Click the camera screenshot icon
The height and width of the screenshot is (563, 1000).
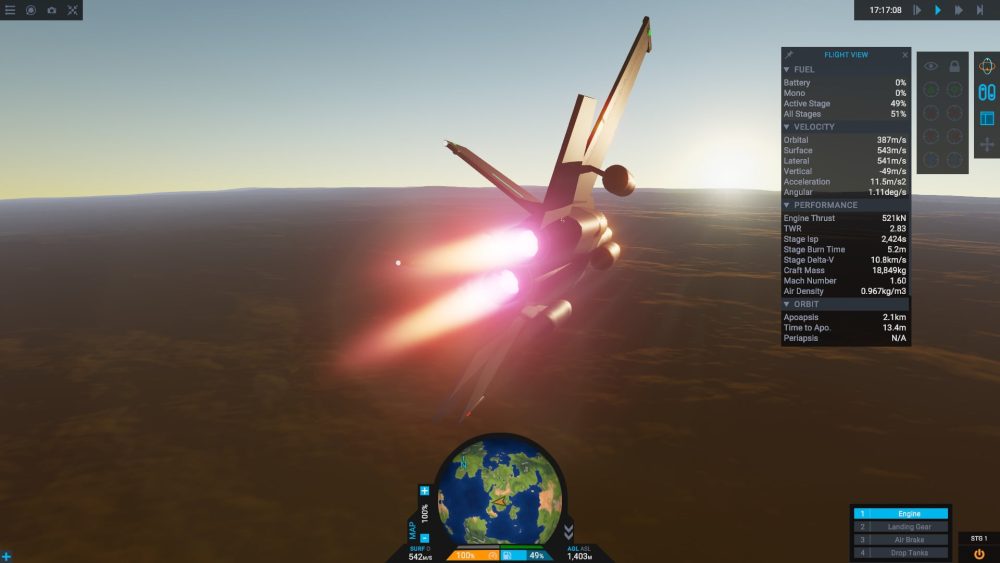pos(51,10)
